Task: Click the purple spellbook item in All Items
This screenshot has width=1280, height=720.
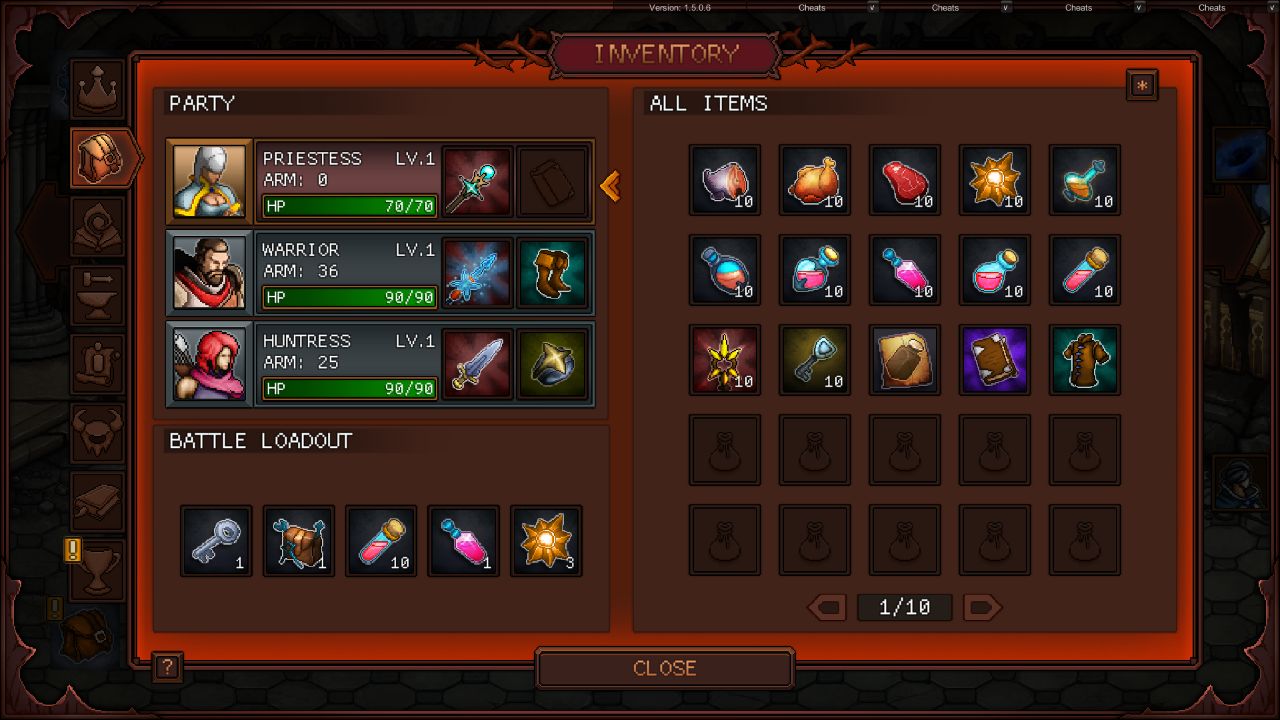Action: (995, 360)
